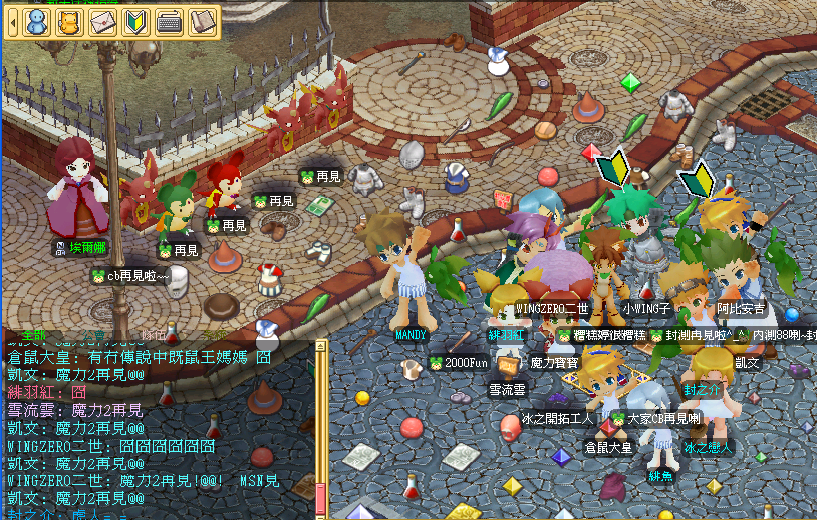The height and width of the screenshot is (520, 817).
Task: Switch chat to the 公會 tab
Action: 93,337
